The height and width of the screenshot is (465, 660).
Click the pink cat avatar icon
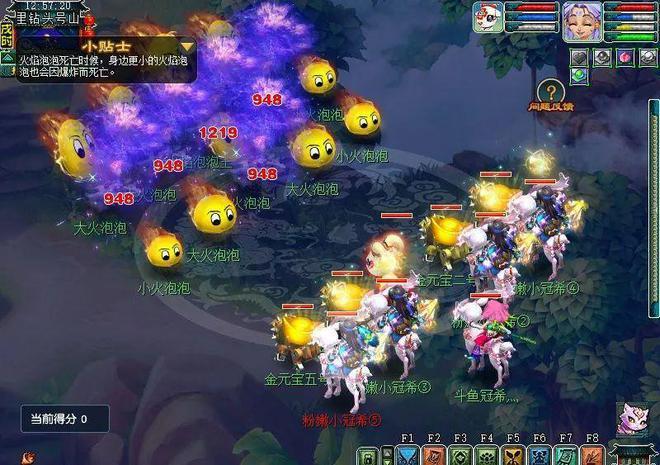[635, 418]
